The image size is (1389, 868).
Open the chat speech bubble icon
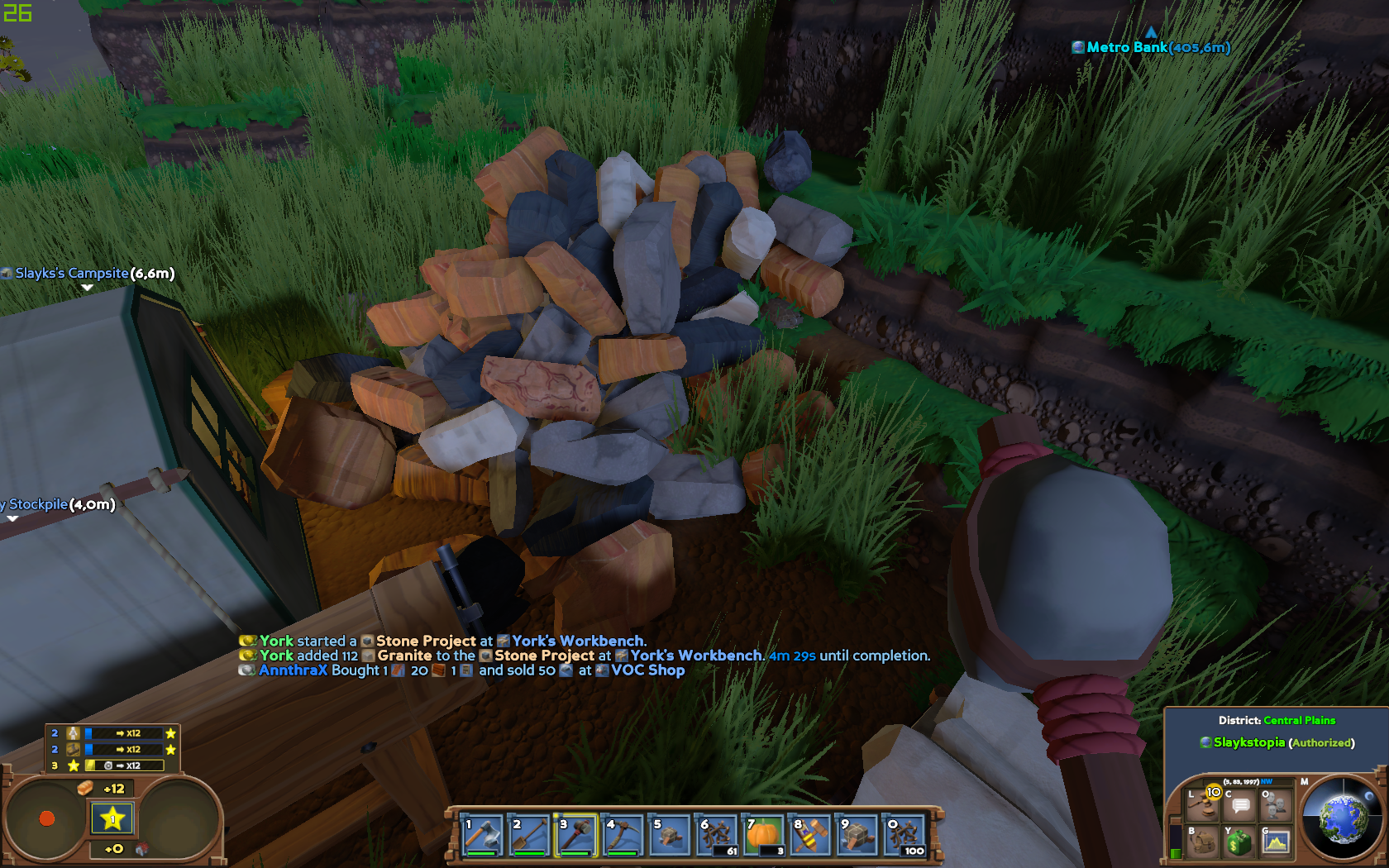(1240, 805)
